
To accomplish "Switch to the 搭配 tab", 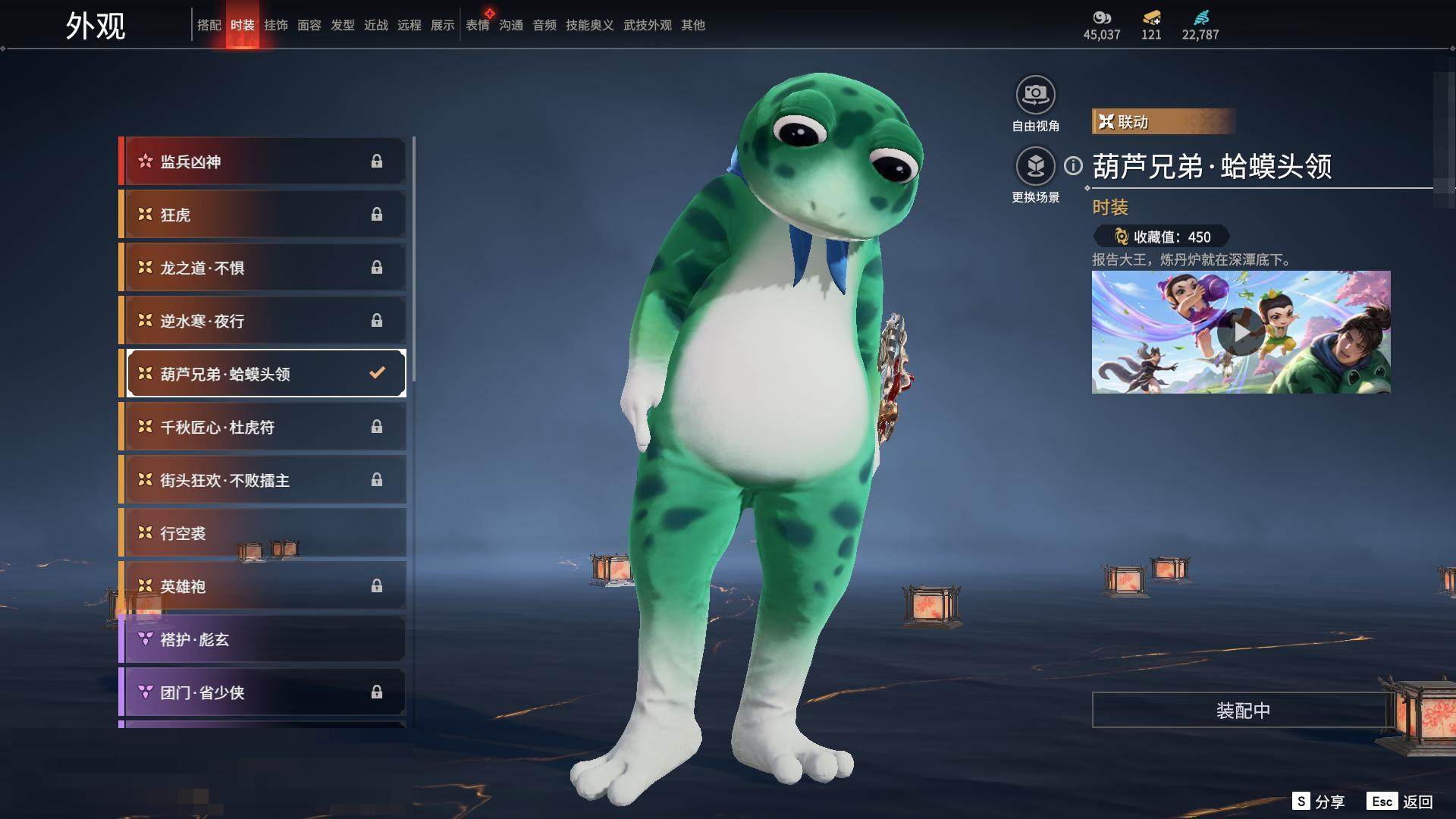I will 209,25.
